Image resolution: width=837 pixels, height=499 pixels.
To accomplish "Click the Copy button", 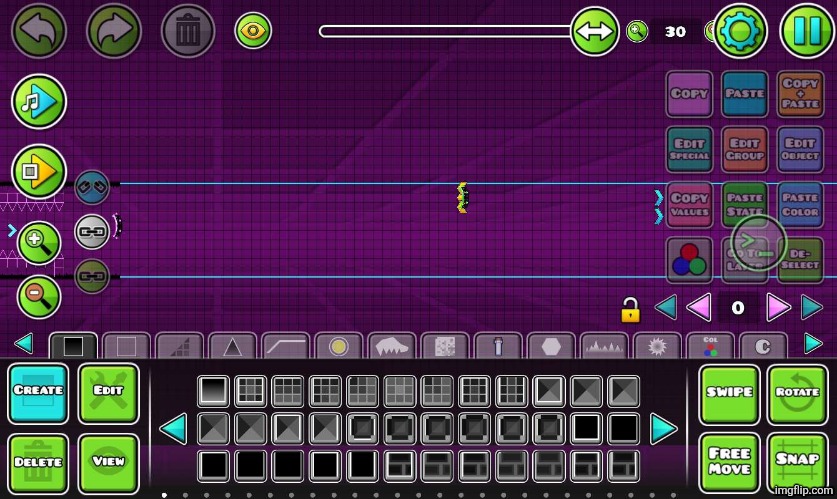I will pos(689,94).
